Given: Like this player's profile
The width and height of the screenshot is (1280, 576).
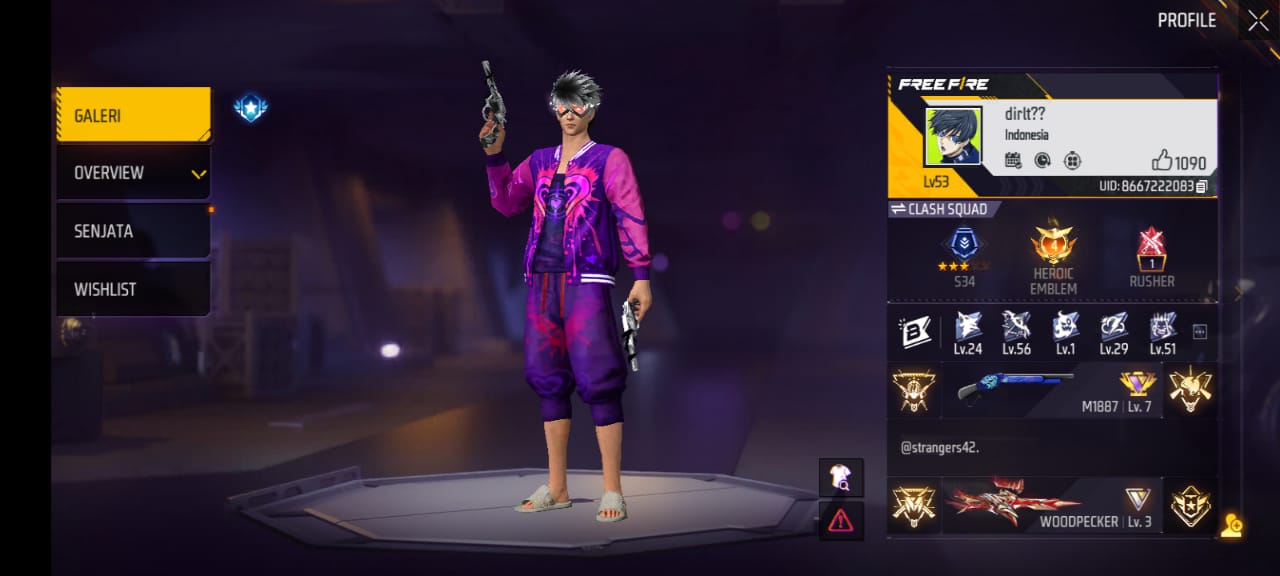Looking at the screenshot, I should coord(1163,160).
